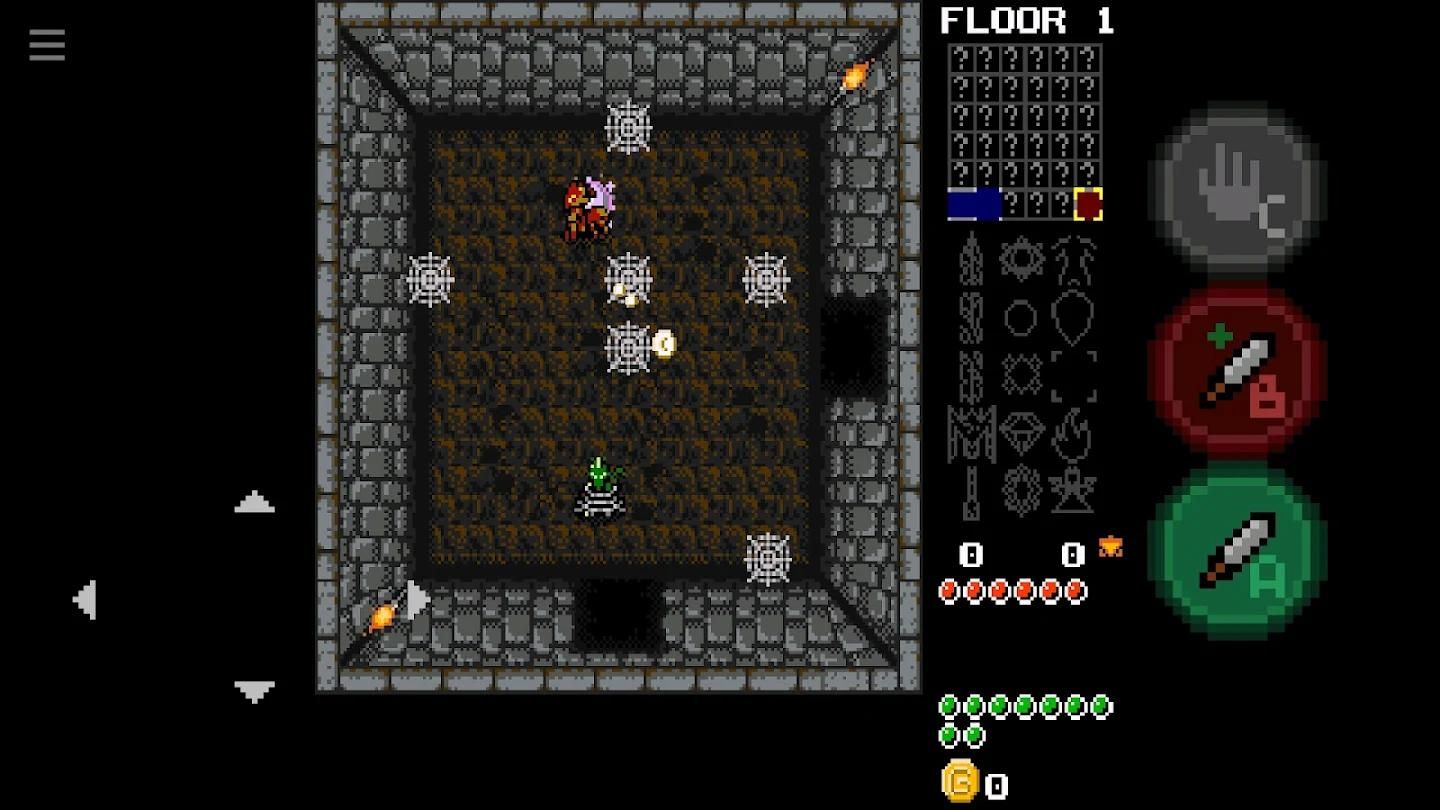Tap the red sword B button
The image size is (1440, 810).
(1238, 369)
